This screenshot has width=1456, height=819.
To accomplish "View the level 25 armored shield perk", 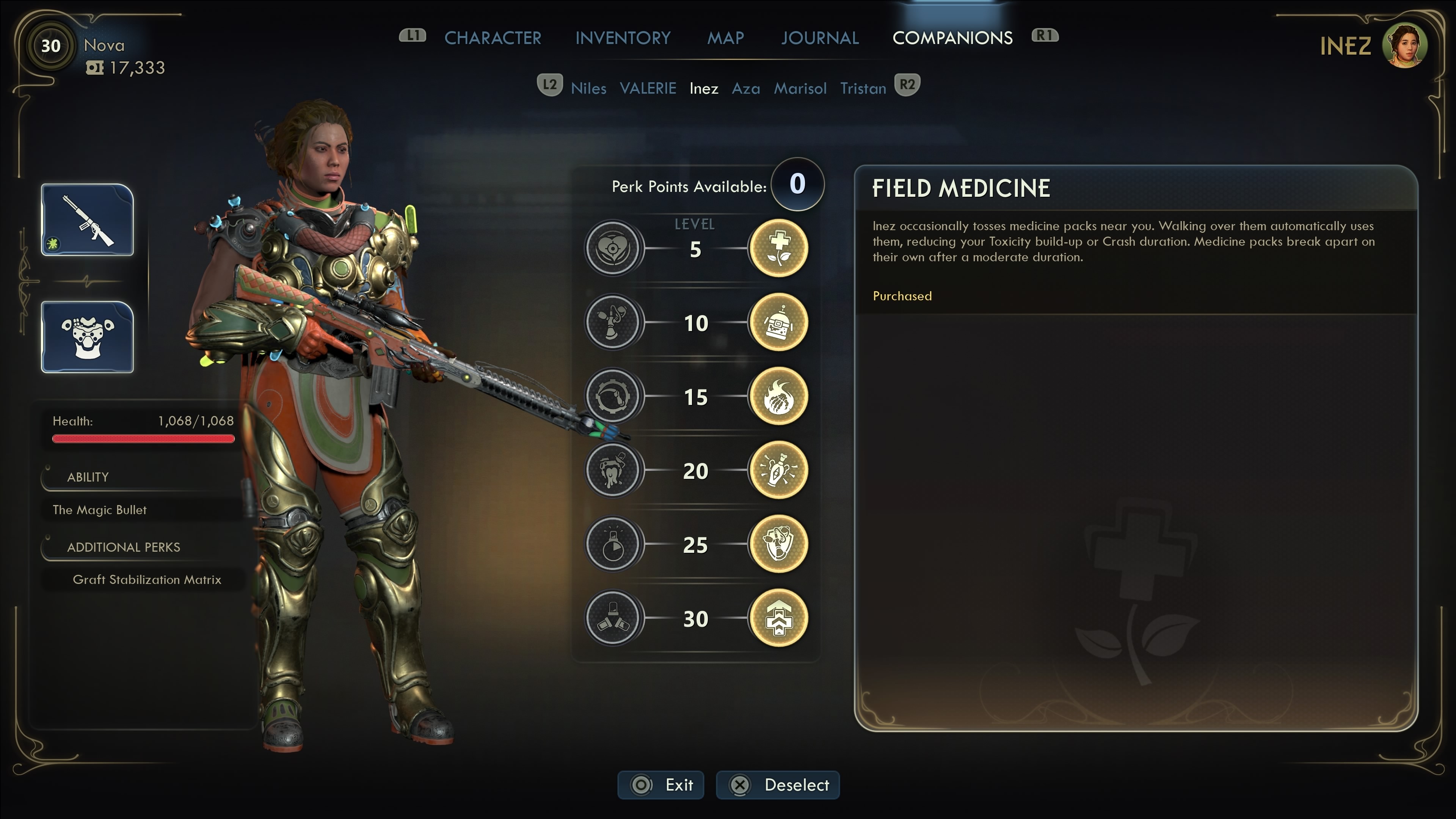I will [778, 544].
